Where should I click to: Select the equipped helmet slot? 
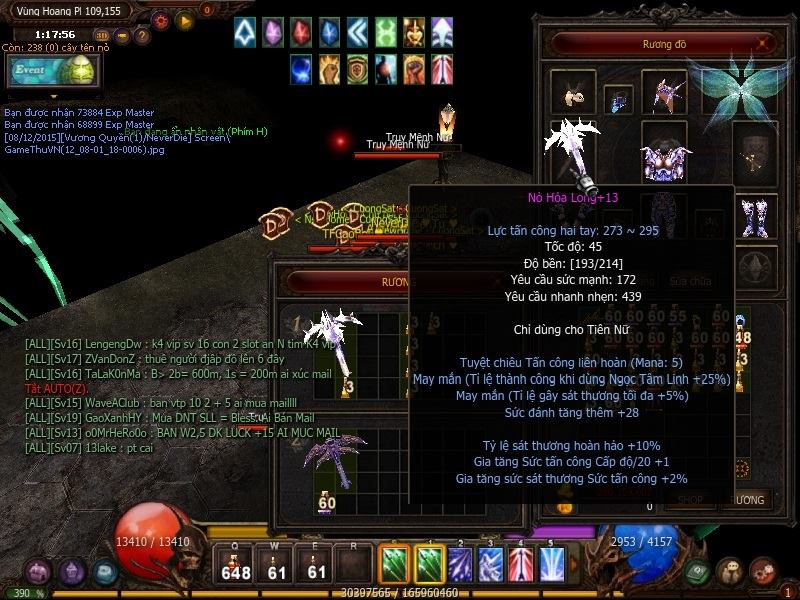pyautogui.click(x=662, y=92)
